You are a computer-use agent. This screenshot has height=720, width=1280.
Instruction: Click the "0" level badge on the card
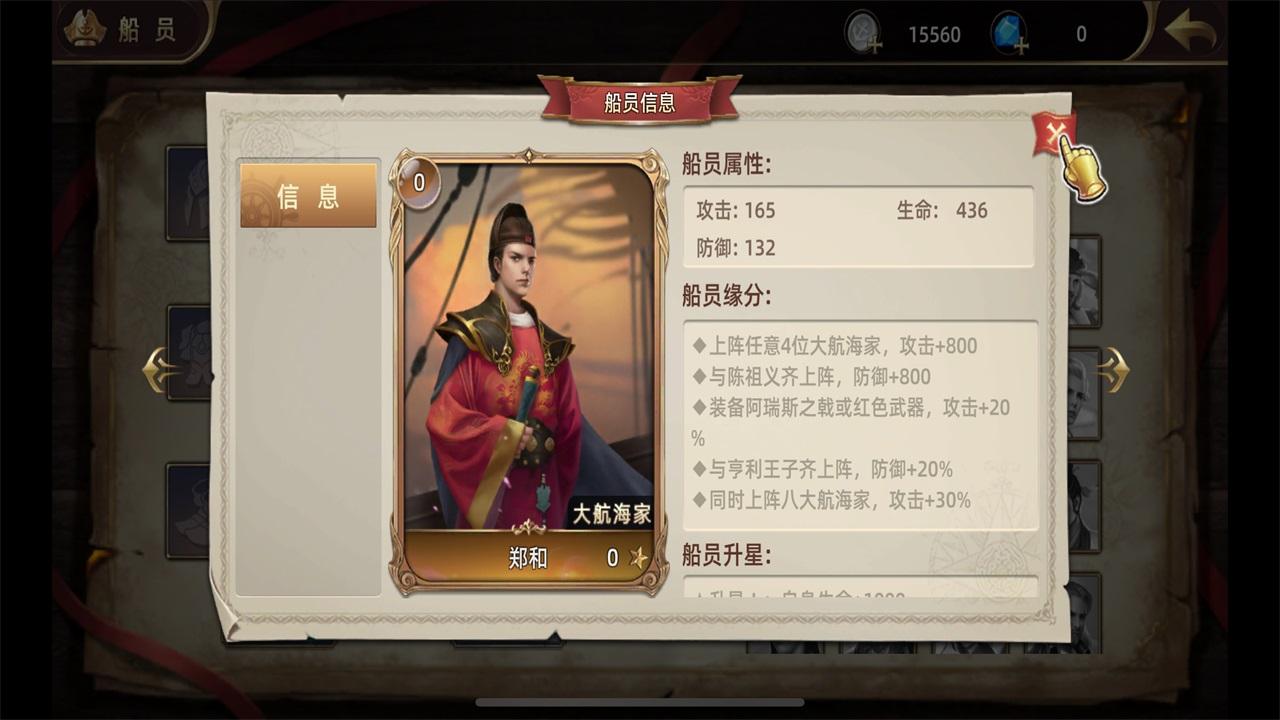(x=421, y=182)
